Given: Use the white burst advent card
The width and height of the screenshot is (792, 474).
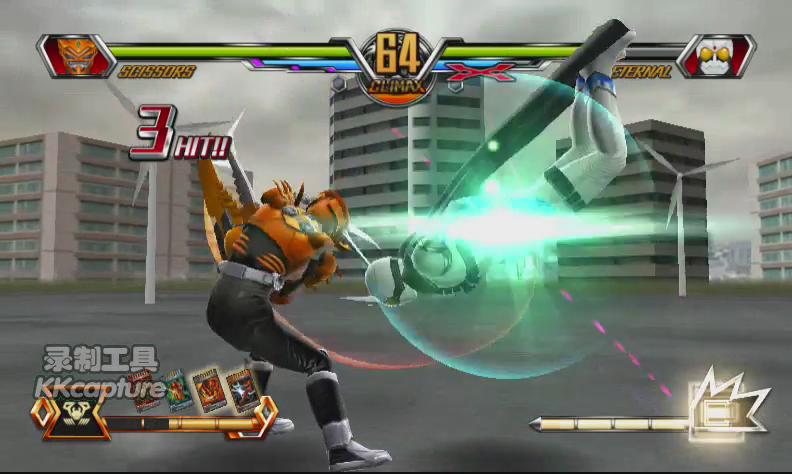Looking at the screenshot, I should pos(240,389).
